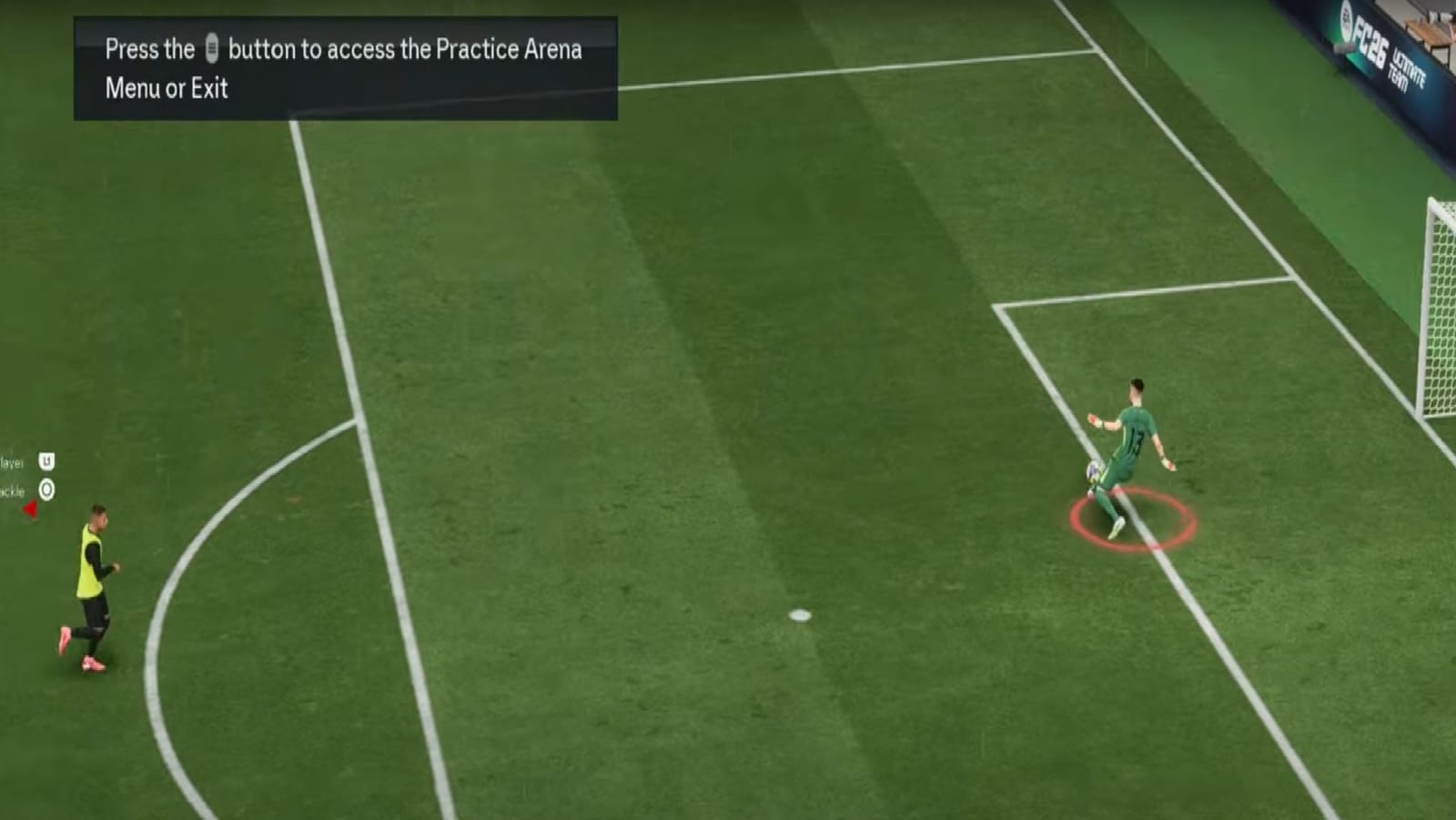Select the Exit option in the top message
This screenshot has height=820, width=1456.
(207, 89)
